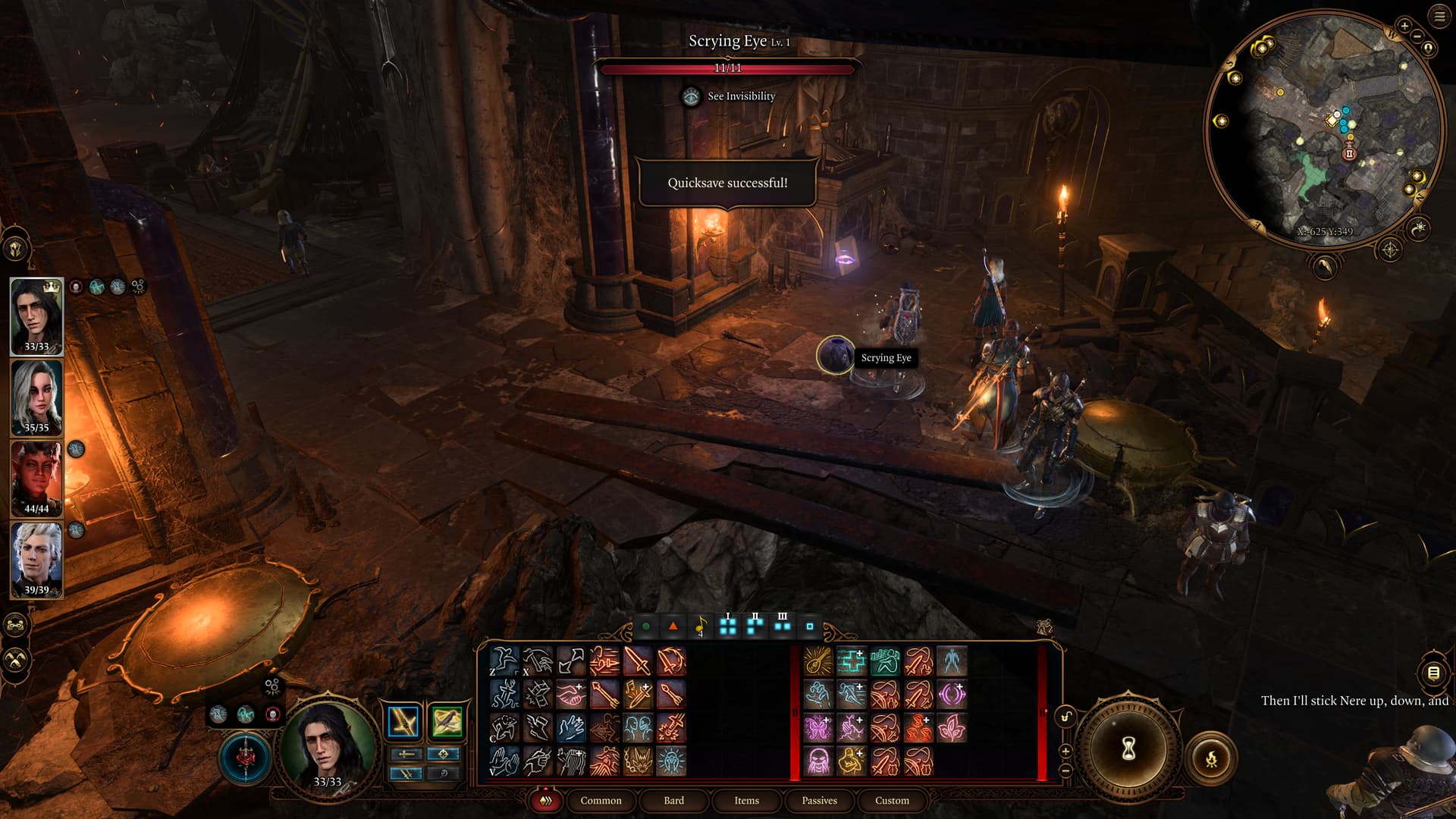The image size is (1456, 819).
Task: Choose the silver-haired woman portrait showing 35/35
Action: [36, 397]
